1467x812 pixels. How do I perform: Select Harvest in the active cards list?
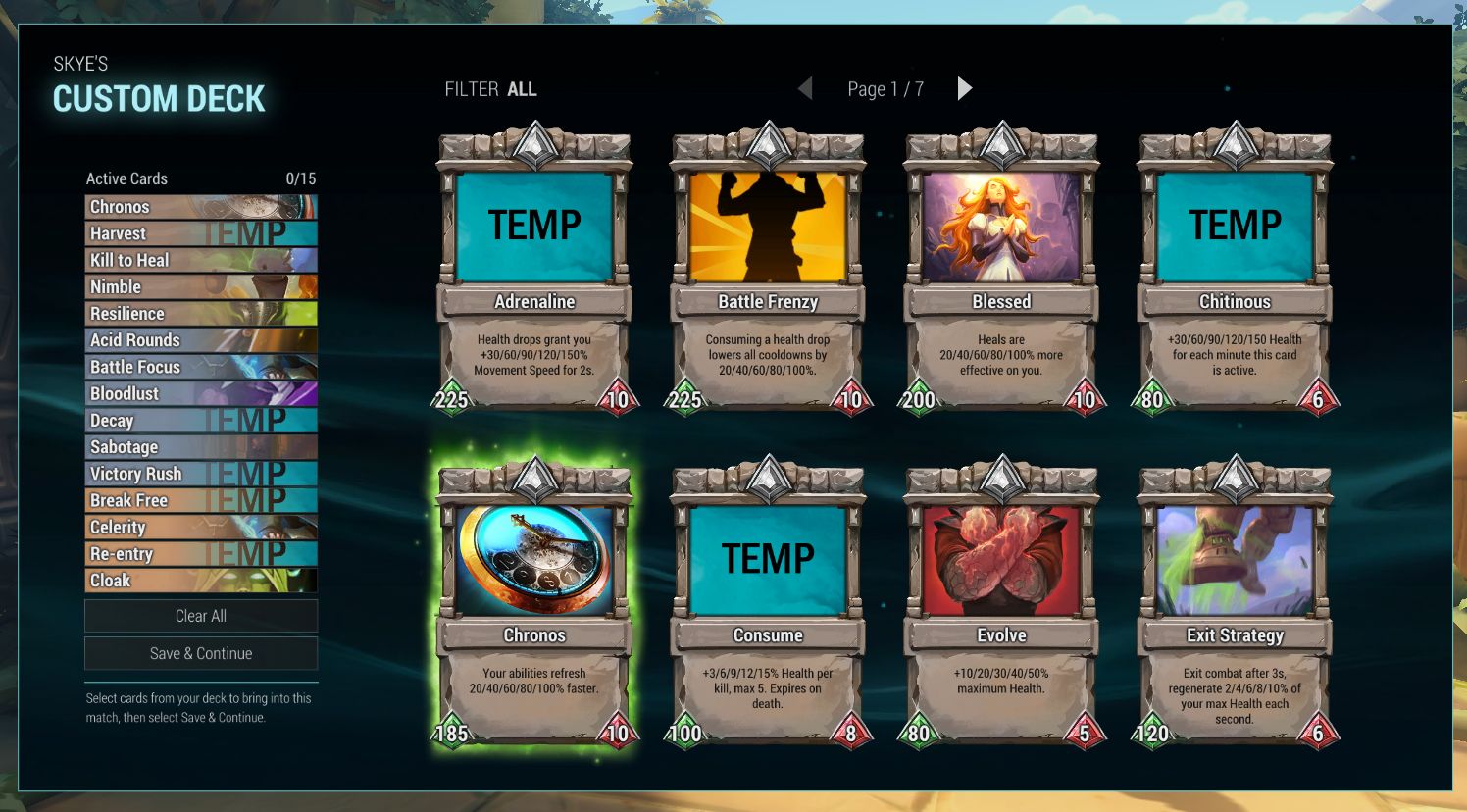(x=201, y=233)
